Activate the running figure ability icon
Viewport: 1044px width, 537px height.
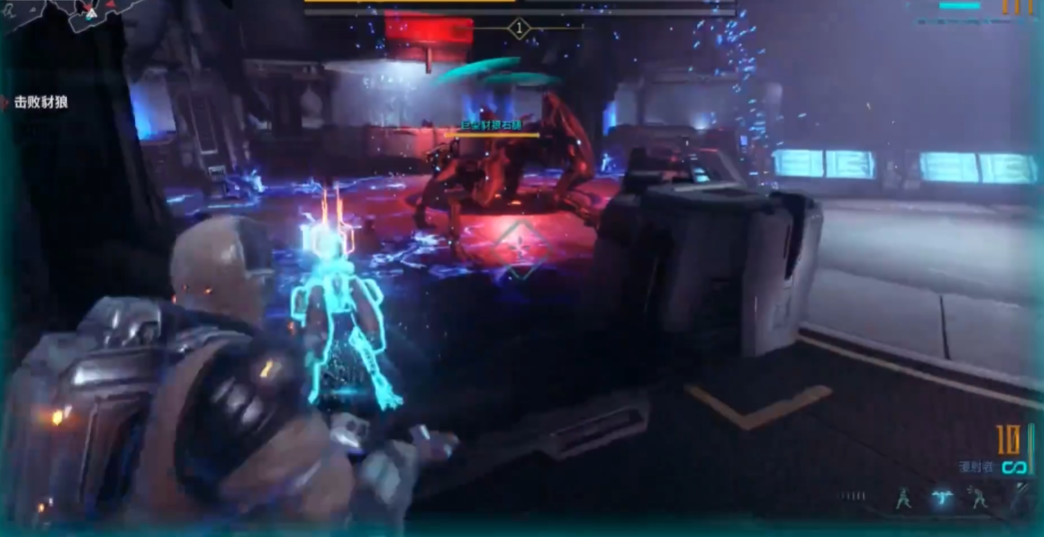pos(904,497)
